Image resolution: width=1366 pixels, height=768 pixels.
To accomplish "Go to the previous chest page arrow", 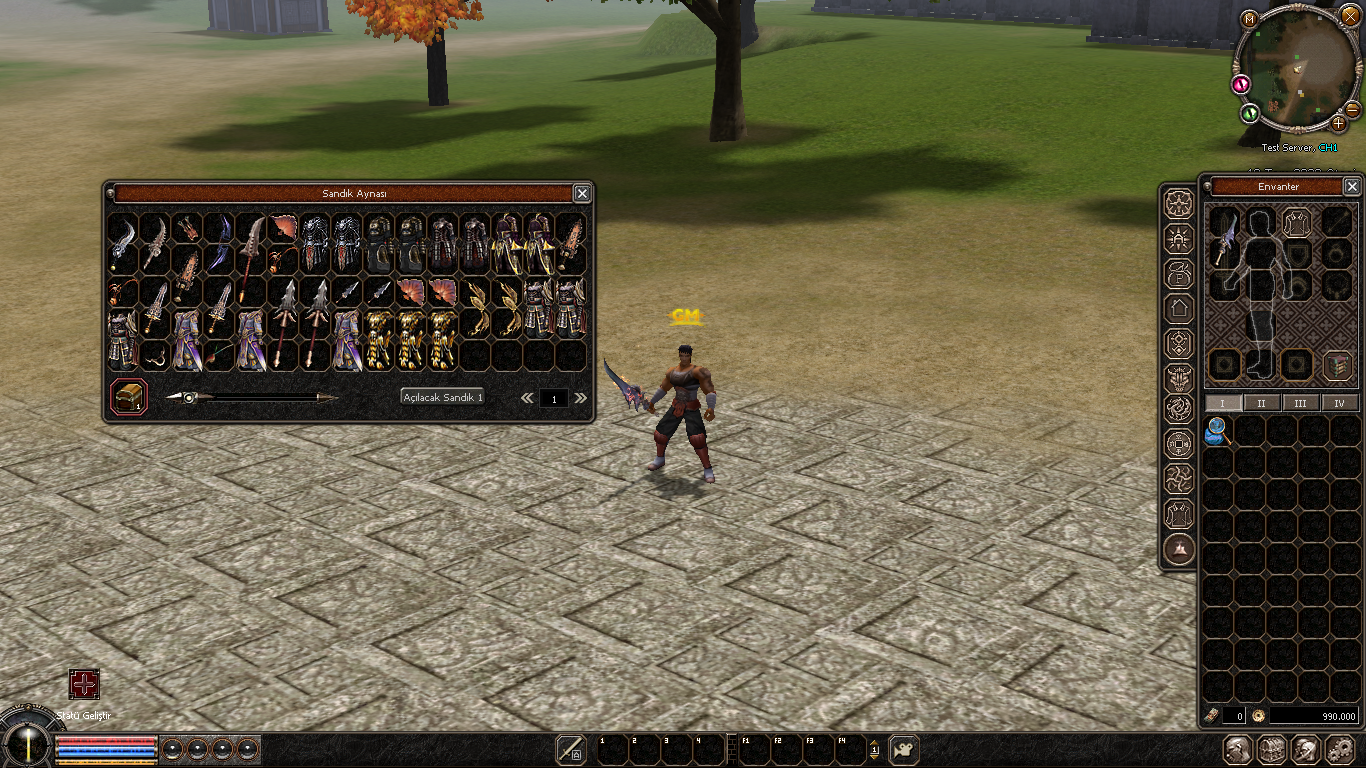I will [527, 398].
